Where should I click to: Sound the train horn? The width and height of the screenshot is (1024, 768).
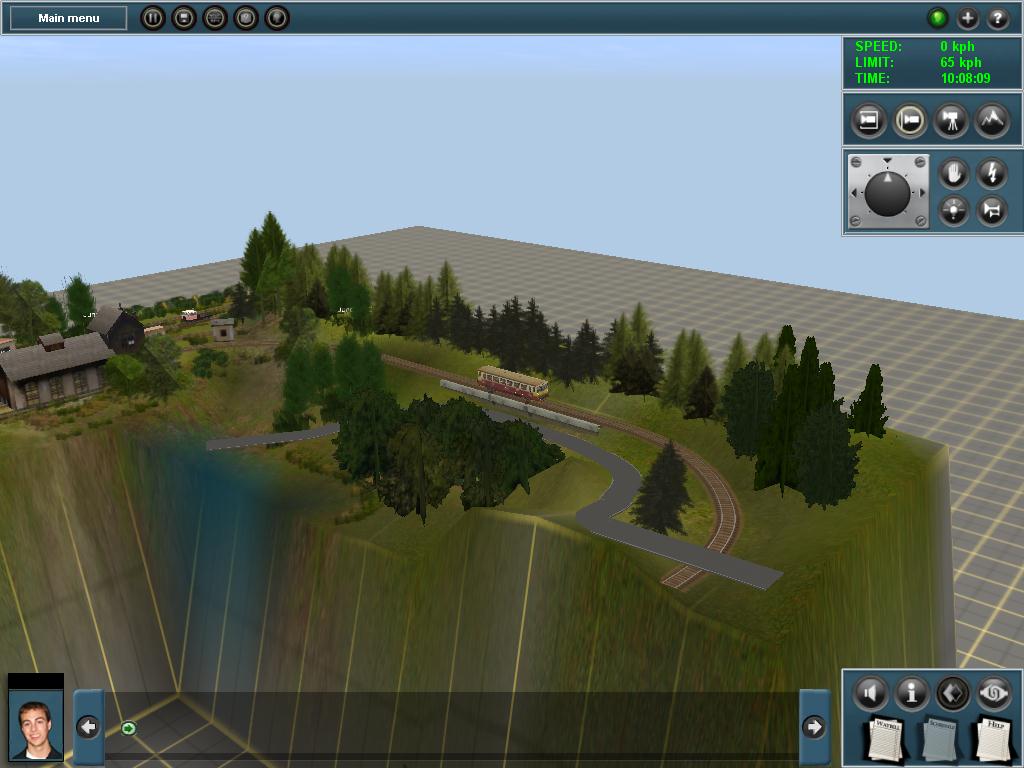pyautogui.click(x=991, y=210)
